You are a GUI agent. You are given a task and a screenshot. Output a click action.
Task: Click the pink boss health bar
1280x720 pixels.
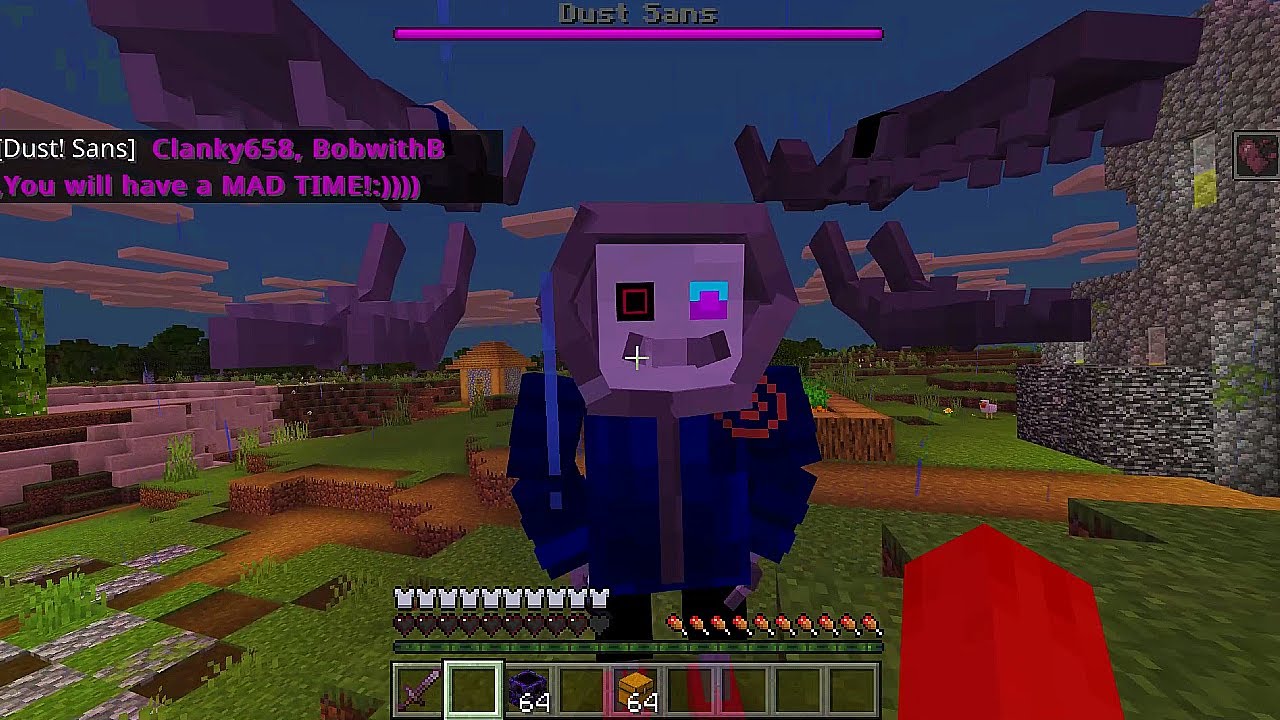point(640,33)
